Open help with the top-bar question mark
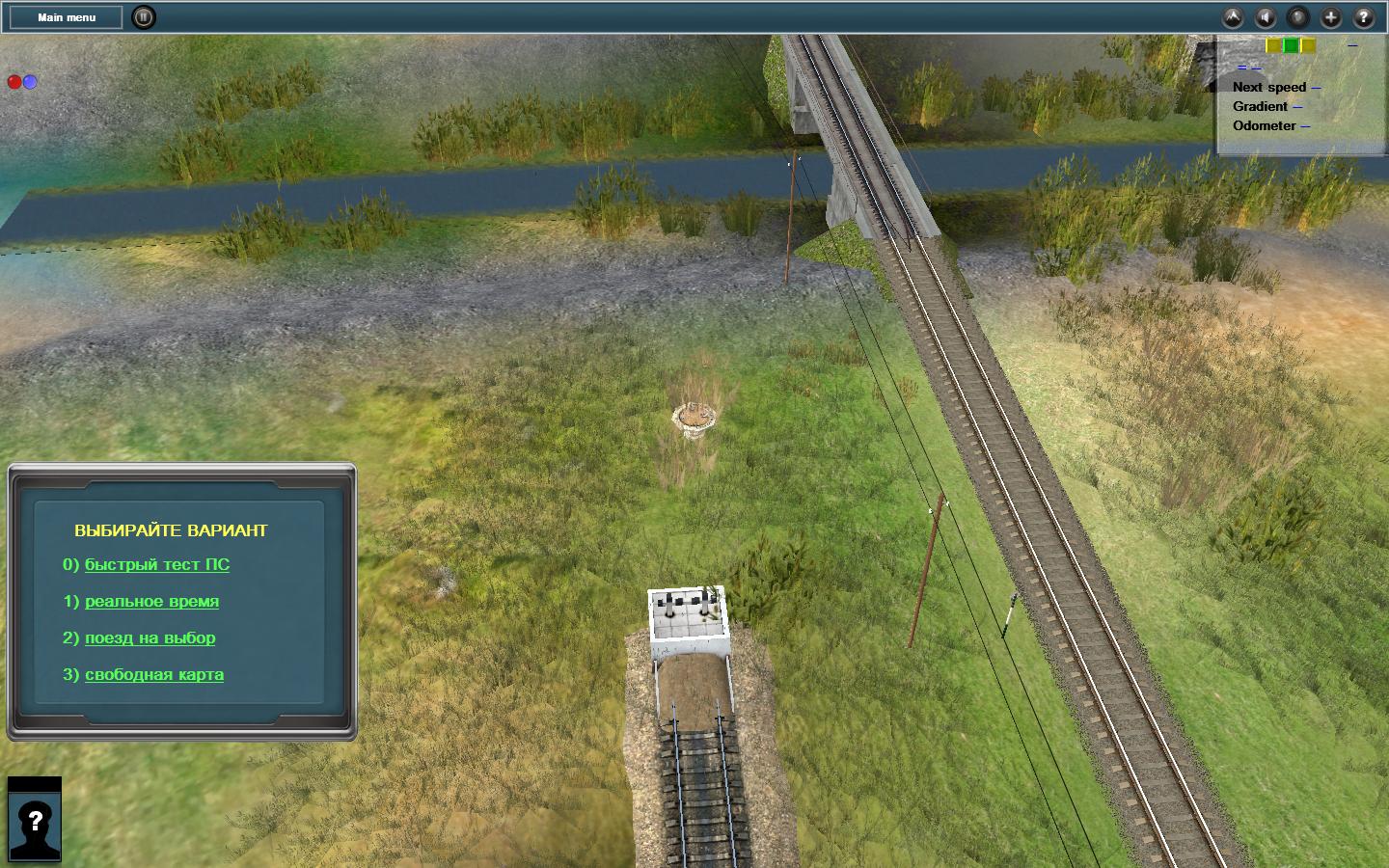Viewport: 1389px width, 868px height. (1364, 17)
